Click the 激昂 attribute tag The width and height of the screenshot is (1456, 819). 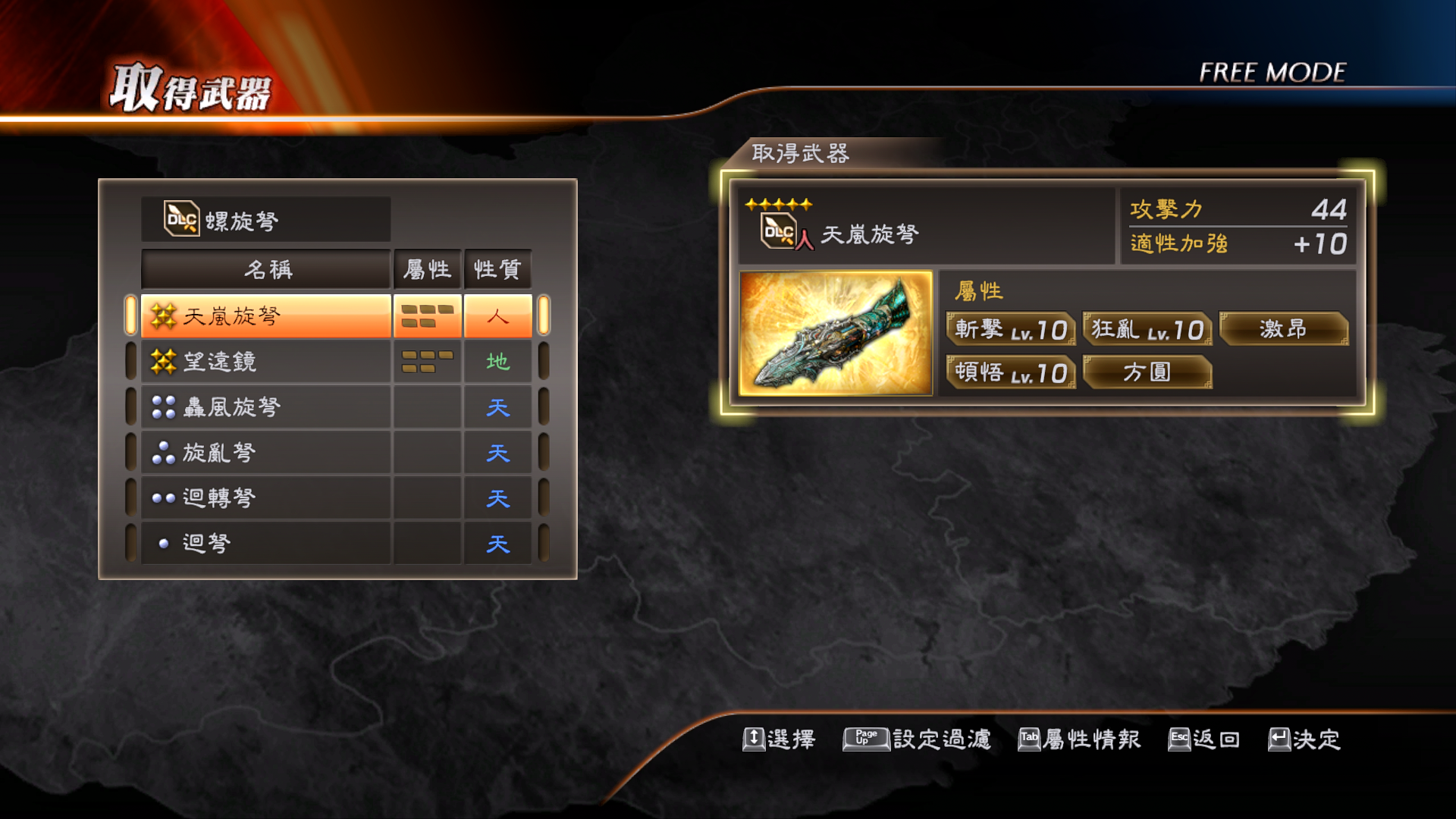coord(1283,329)
